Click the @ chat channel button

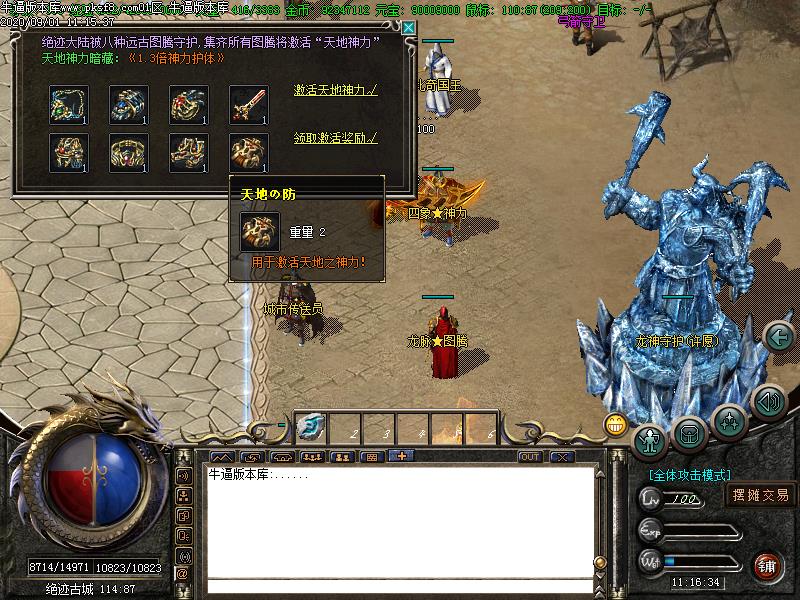183,574
